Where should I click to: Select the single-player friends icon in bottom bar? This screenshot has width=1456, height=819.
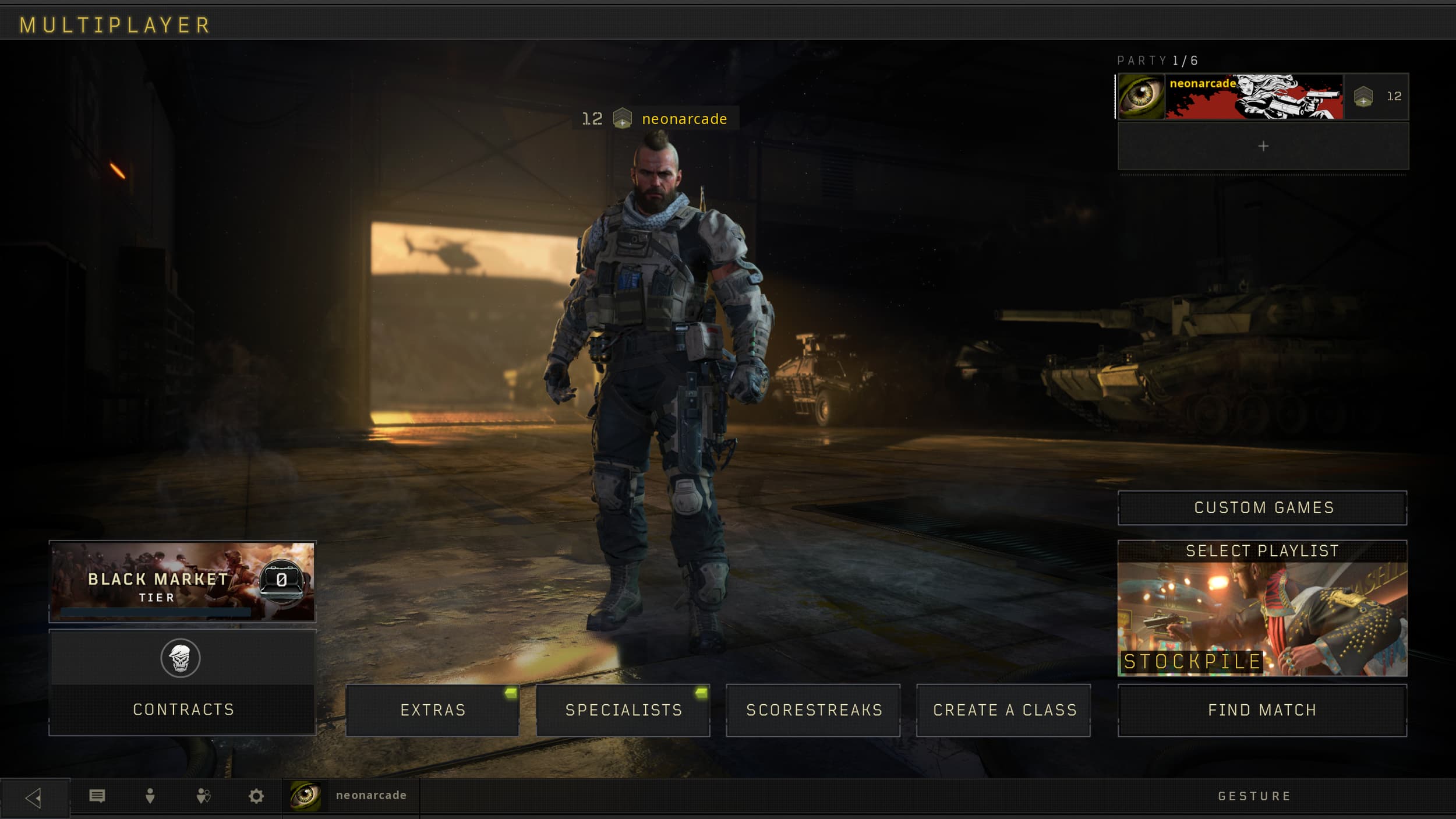pyautogui.click(x=151, y=795)
